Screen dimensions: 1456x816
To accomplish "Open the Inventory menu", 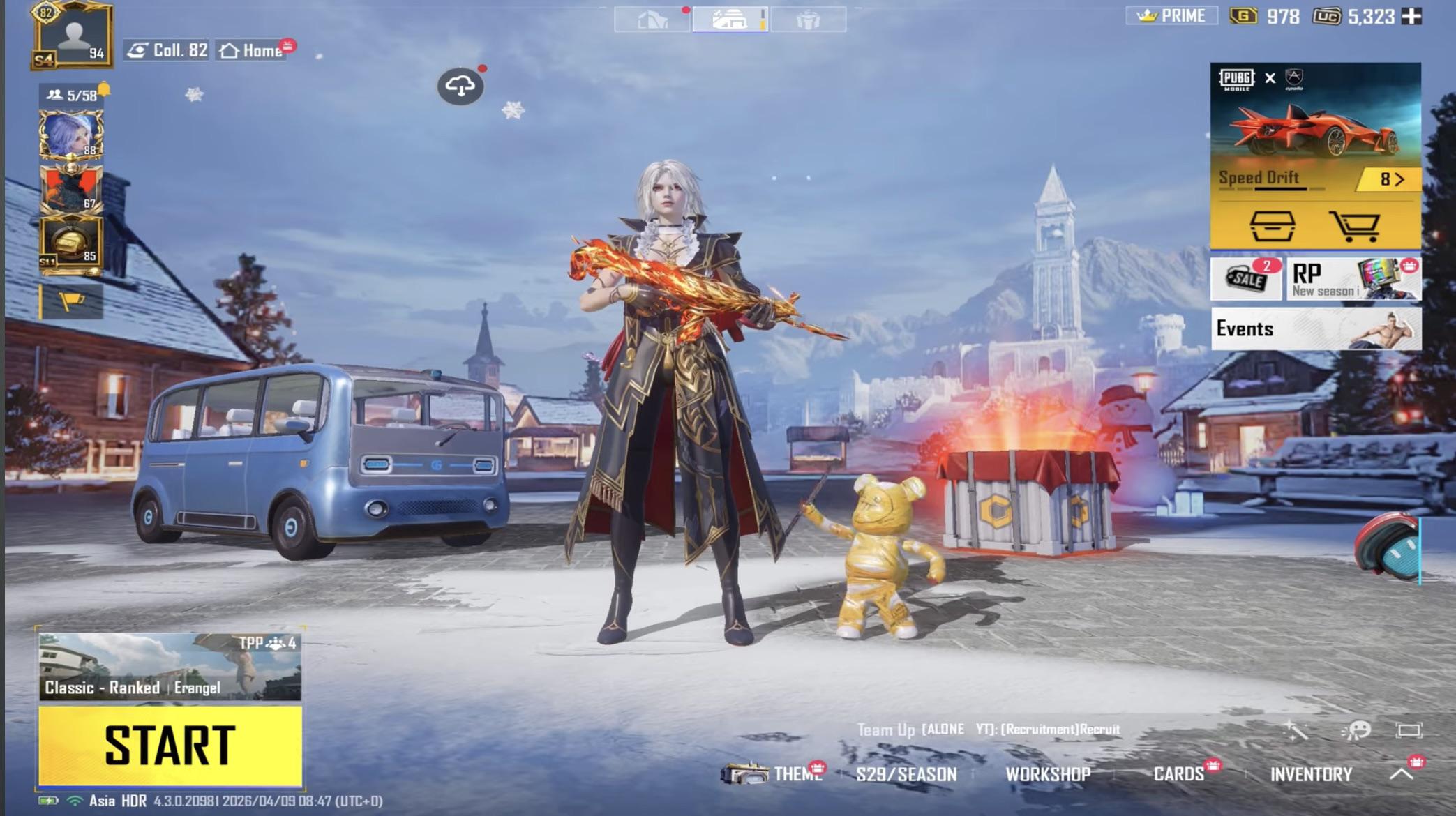I will tap(1311, 774).
